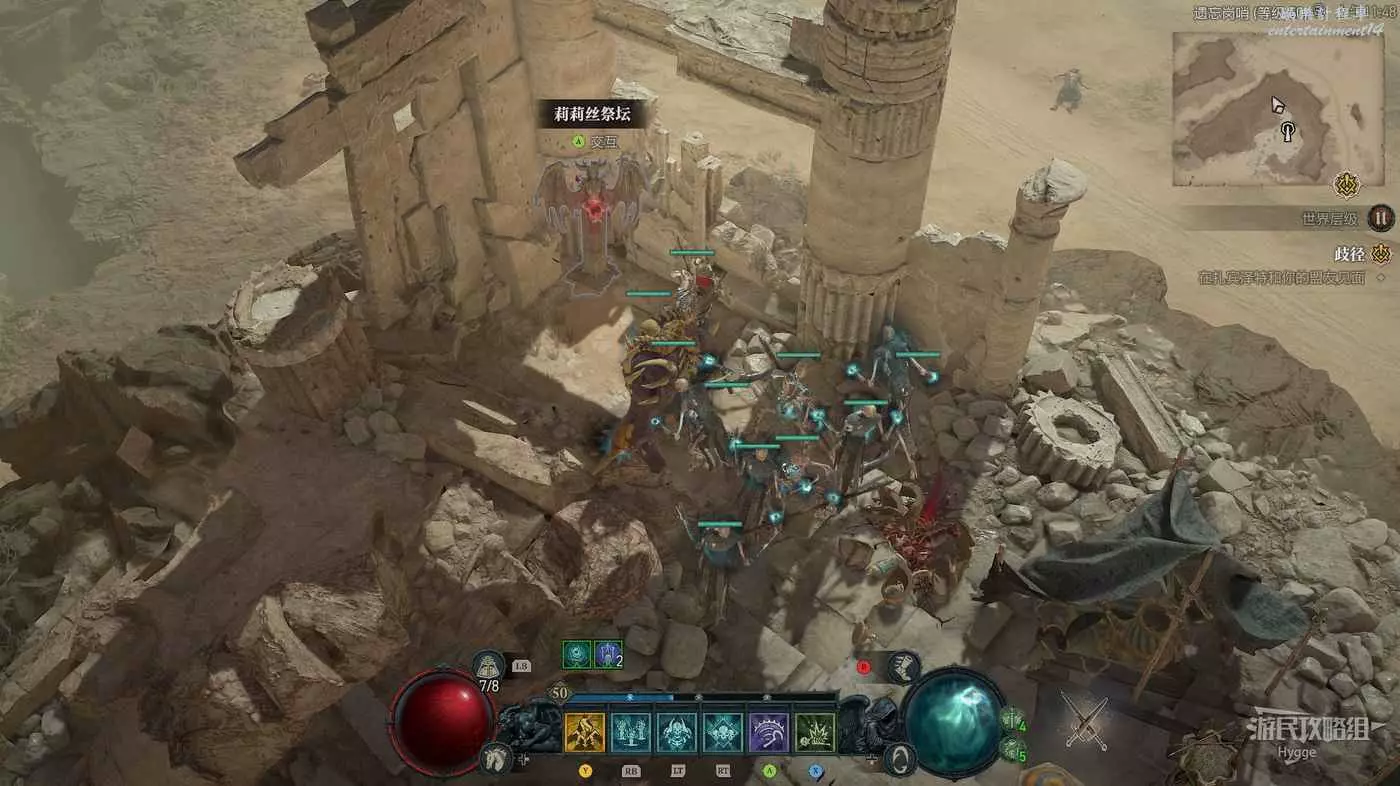The image size is (1400, 786).
Task: Select the blue buff icon with stack 2
Action: pyautogui.click(x=608, y=654)
